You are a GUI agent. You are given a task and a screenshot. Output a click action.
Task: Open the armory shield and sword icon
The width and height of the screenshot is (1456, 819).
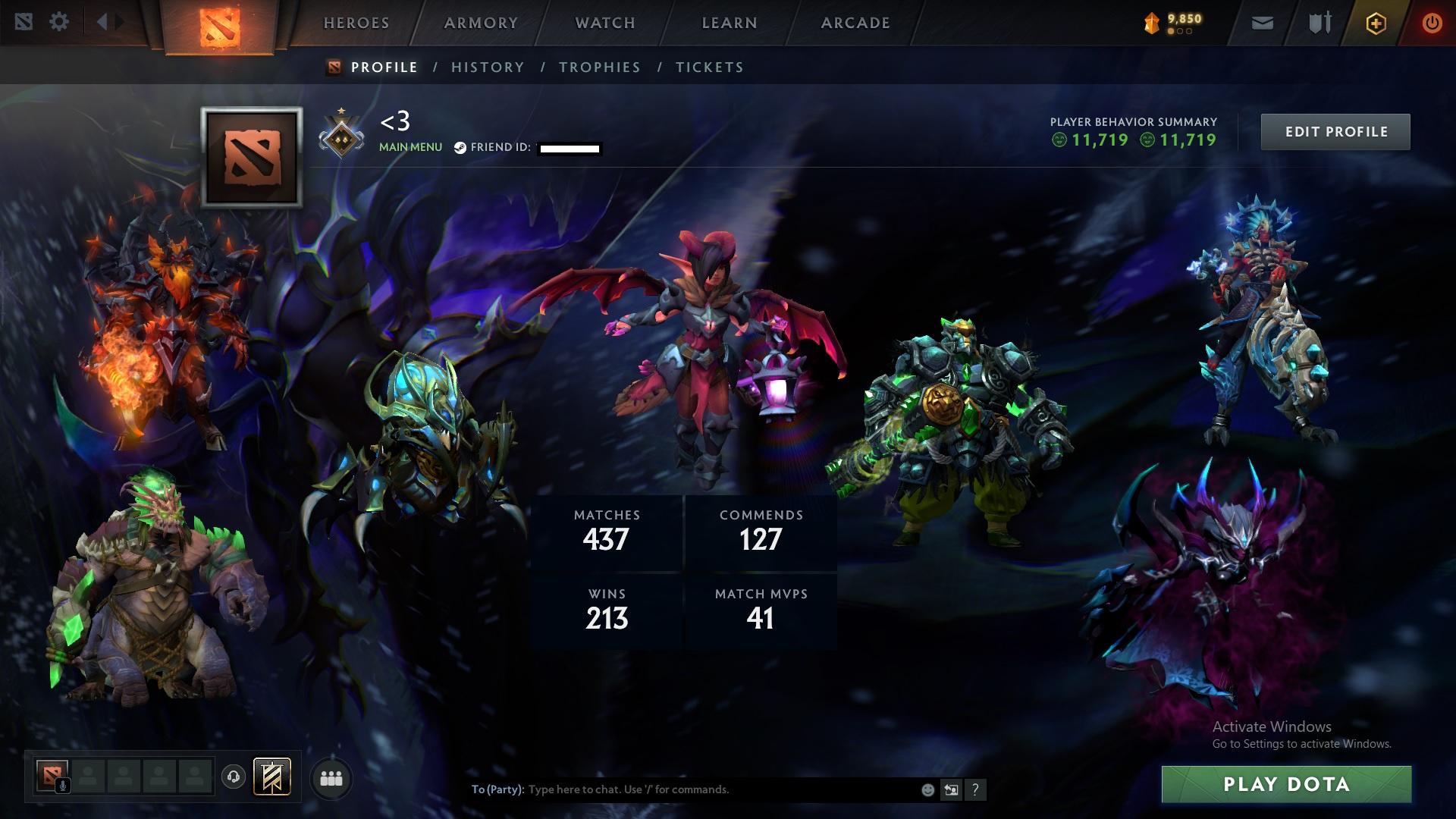1319,22
